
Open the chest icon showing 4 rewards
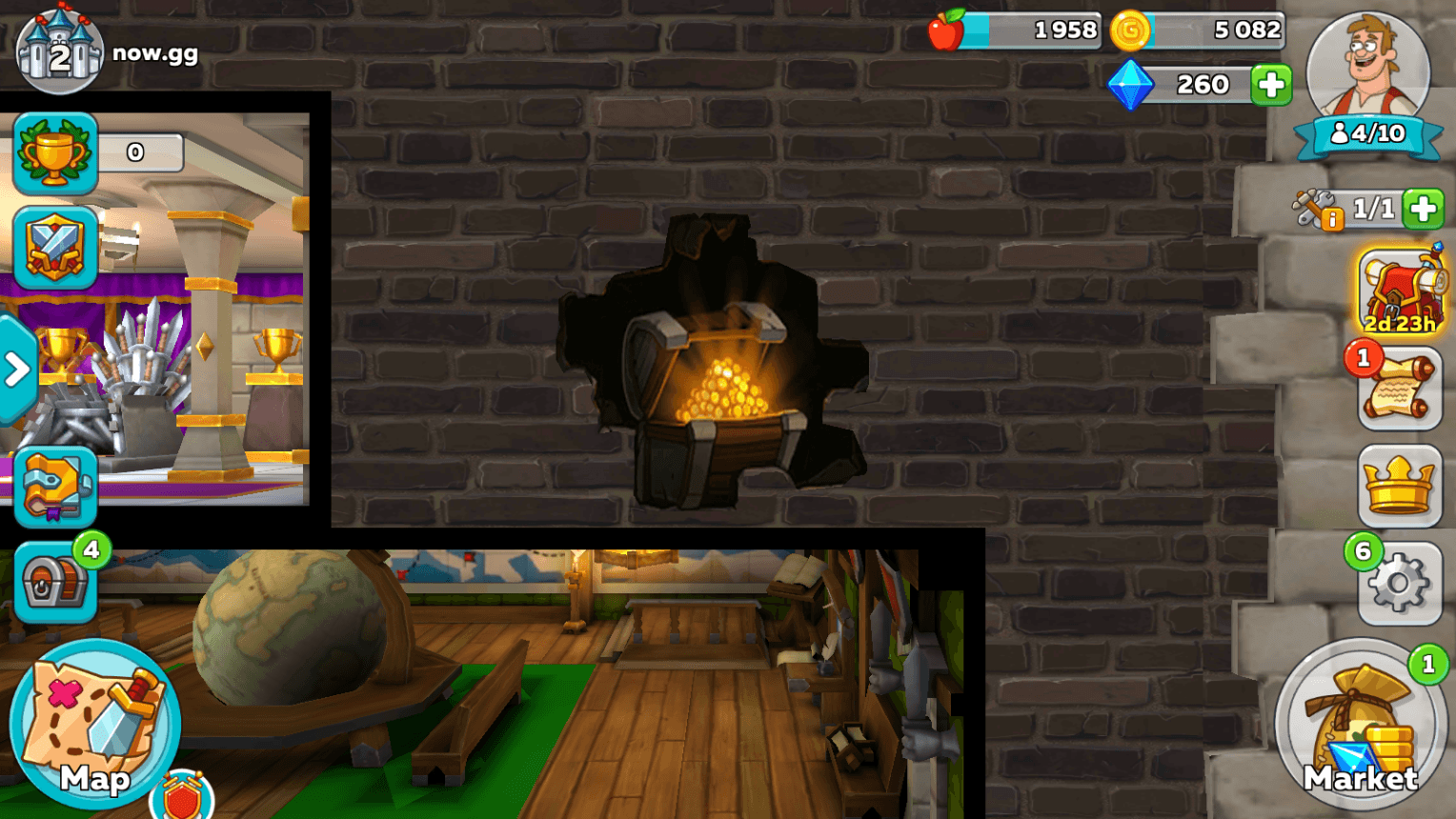click(54, 583)
